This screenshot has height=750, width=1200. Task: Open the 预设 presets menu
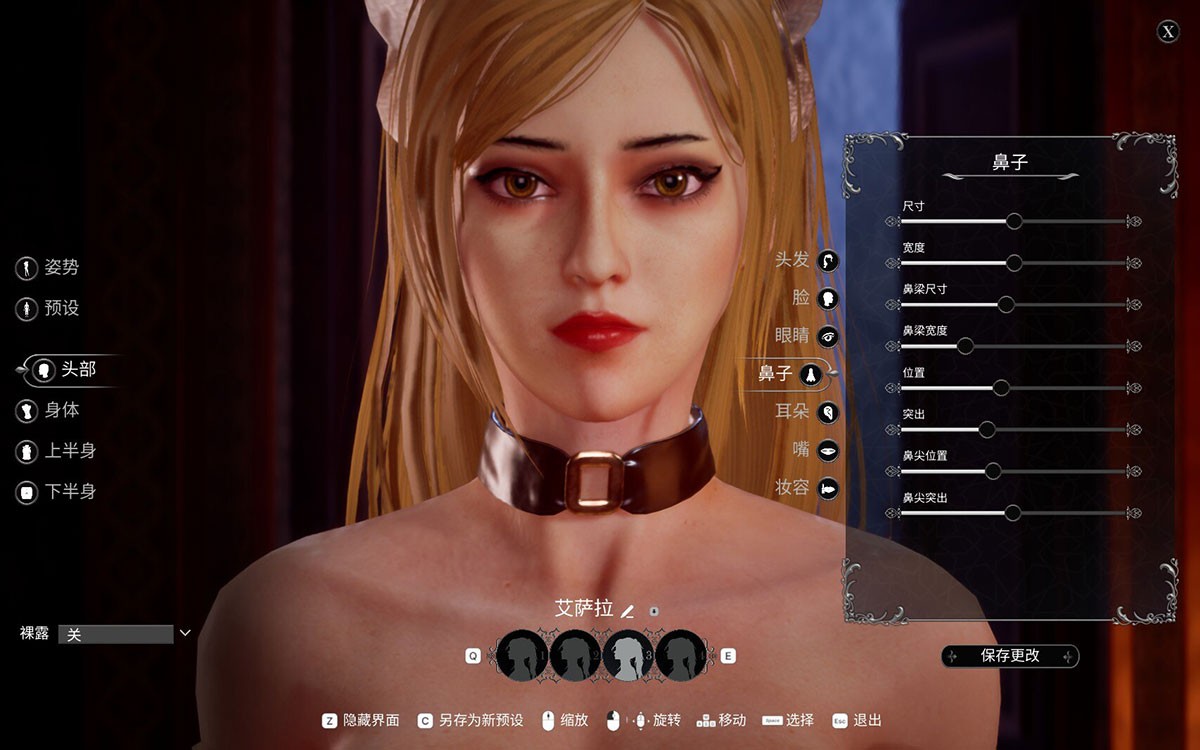pyautogui.click(x=48, y=309)
